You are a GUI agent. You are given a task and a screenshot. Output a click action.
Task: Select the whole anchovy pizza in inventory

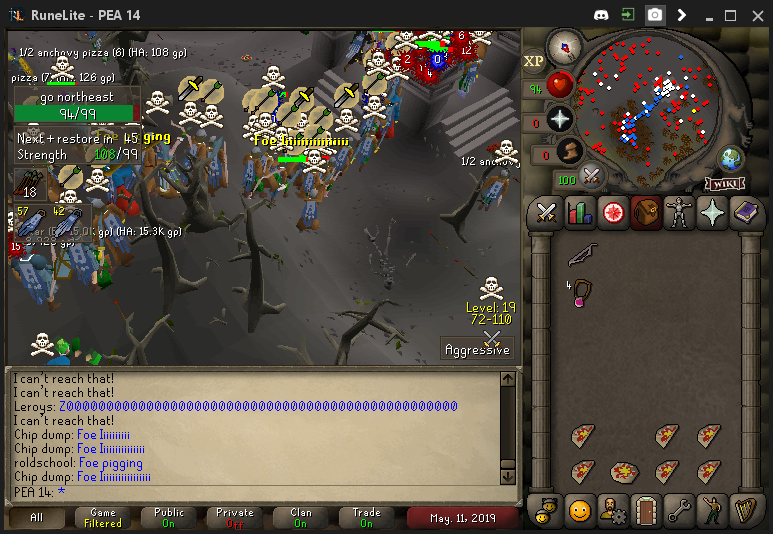(x=624, y=470)
